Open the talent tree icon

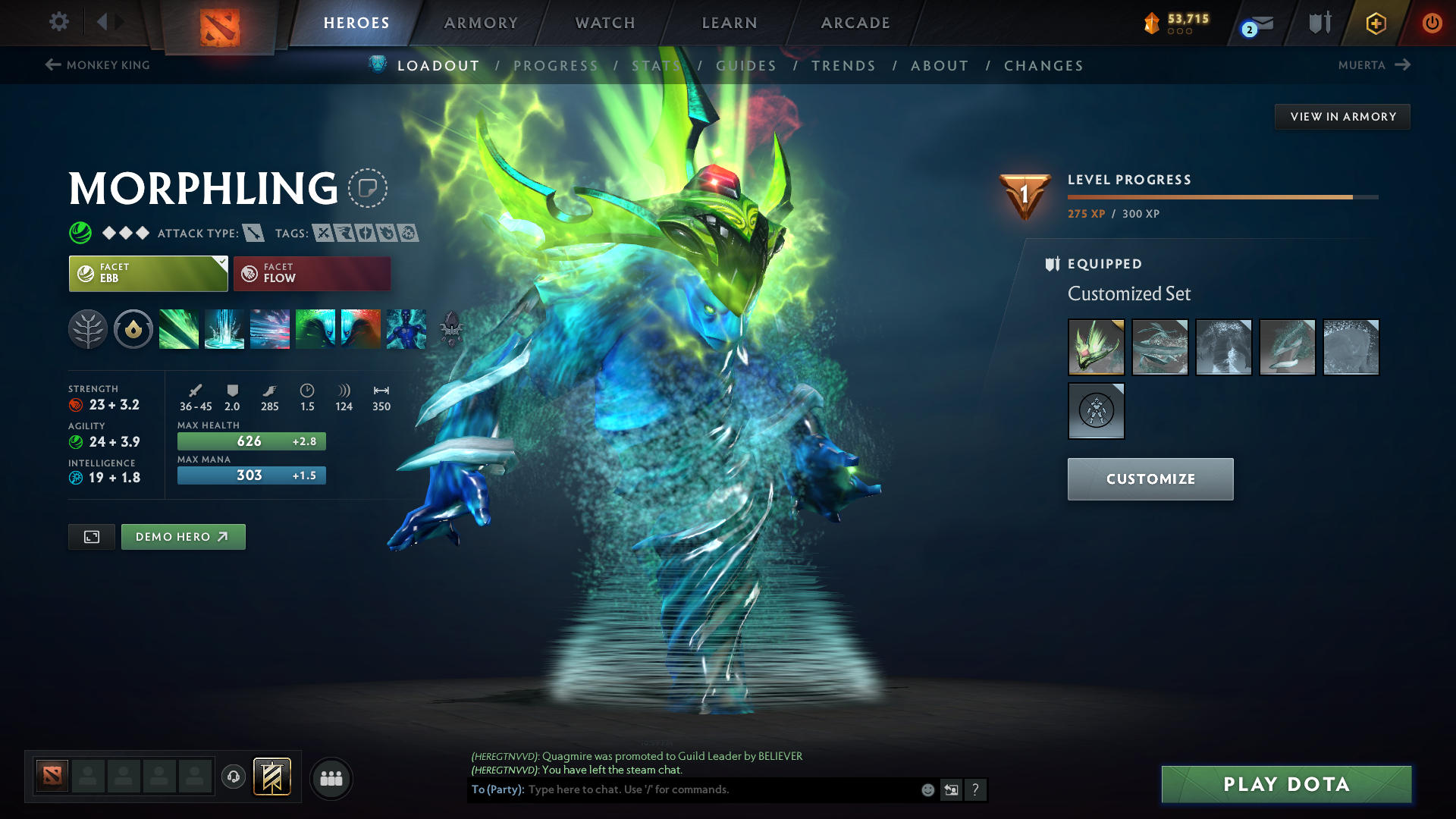pos(88,329)
